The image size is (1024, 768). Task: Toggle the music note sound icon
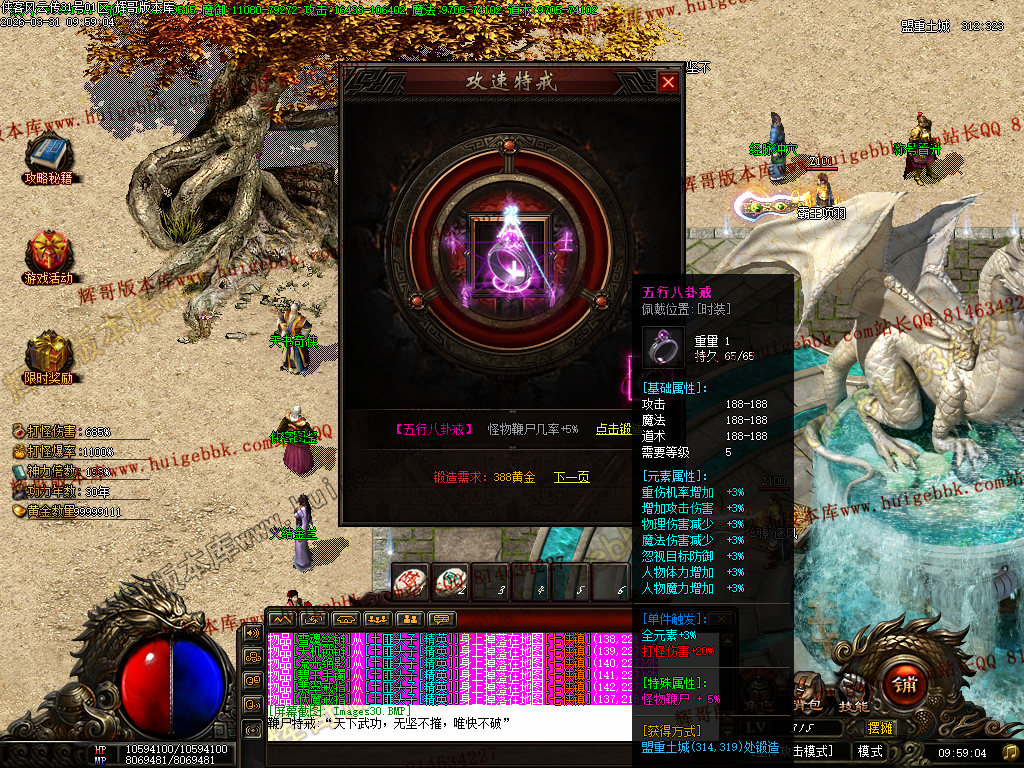tap(1010, 752)
